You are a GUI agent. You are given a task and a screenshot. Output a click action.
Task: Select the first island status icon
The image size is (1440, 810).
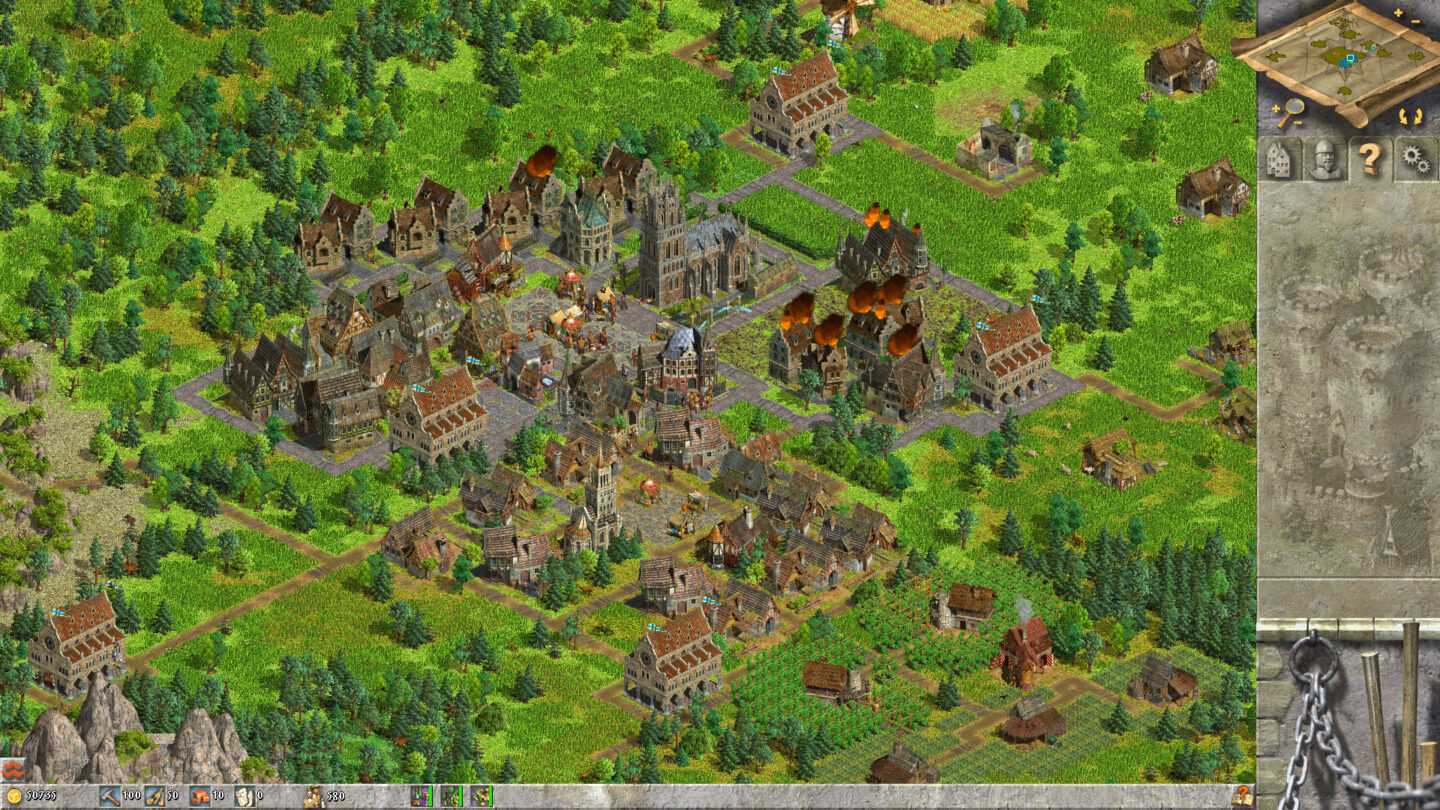click(419, 797)
